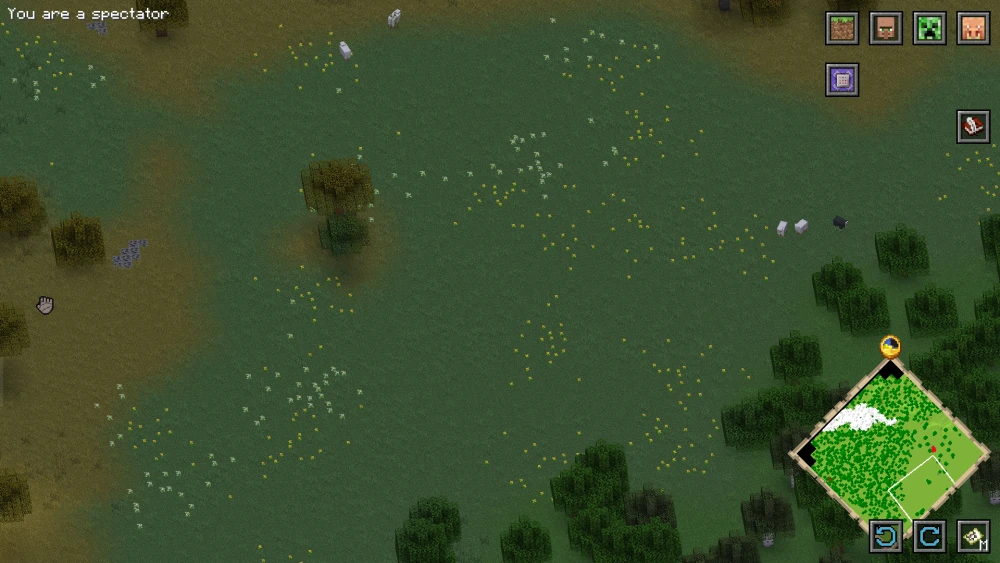Toggle the map with the M button
The image size is (1000, 563).
[x=973, y=537]
